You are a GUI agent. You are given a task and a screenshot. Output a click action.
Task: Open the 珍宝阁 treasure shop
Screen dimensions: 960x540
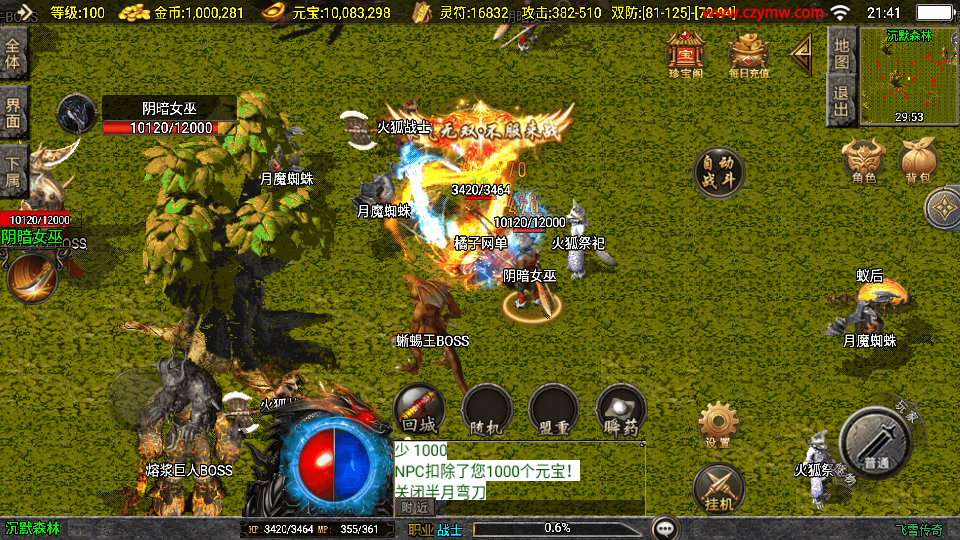[687, 54]
